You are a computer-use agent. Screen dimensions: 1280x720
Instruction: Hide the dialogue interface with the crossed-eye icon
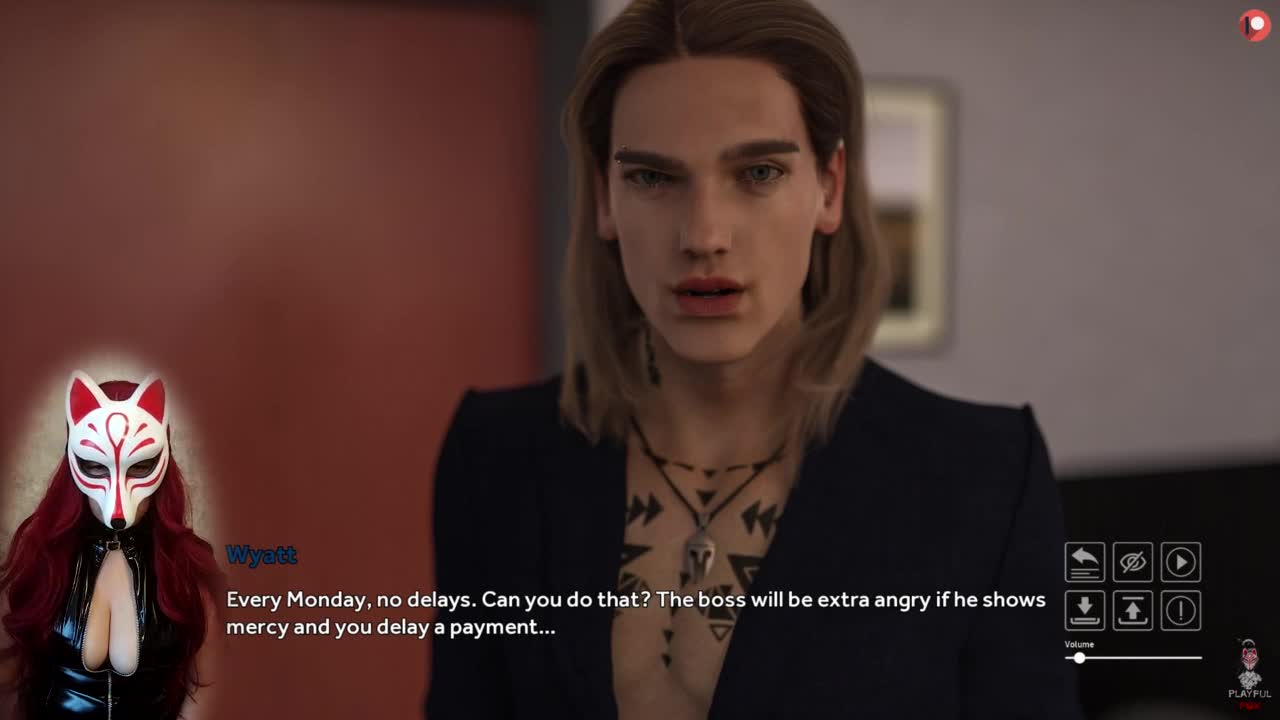(1132, 562)
